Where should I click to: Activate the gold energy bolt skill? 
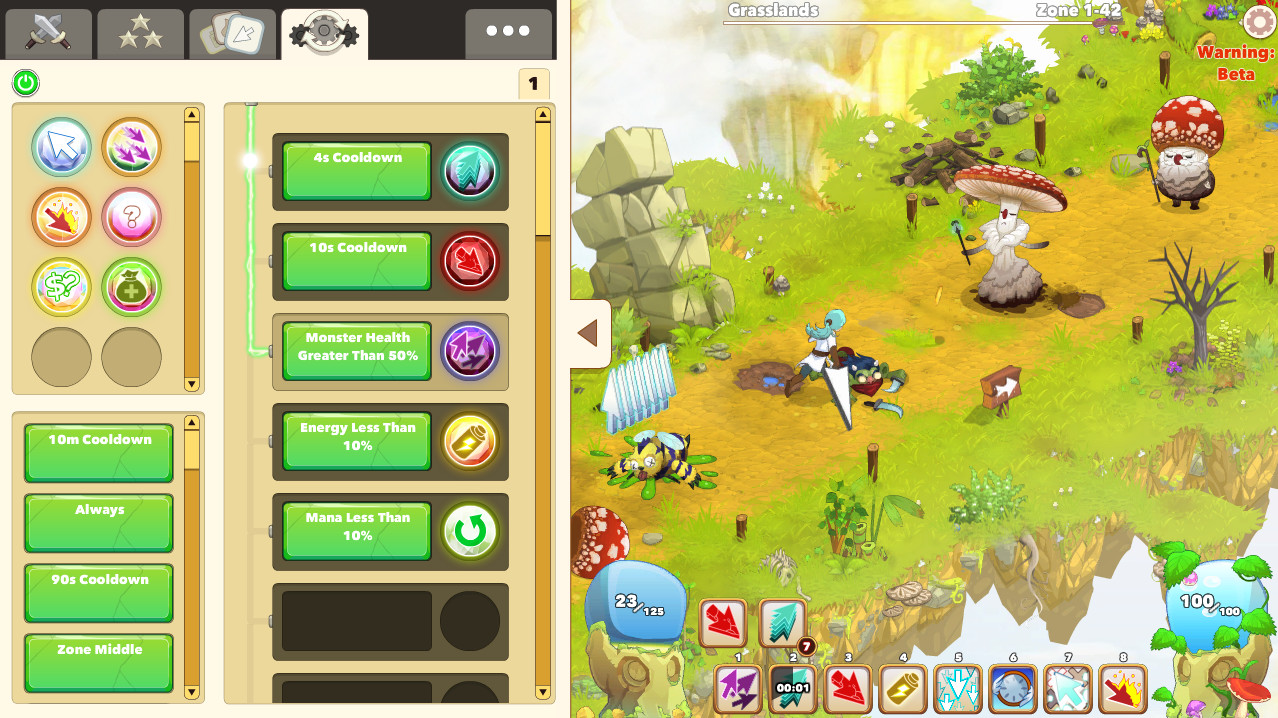pyautogui.click(x=903, y=689)
